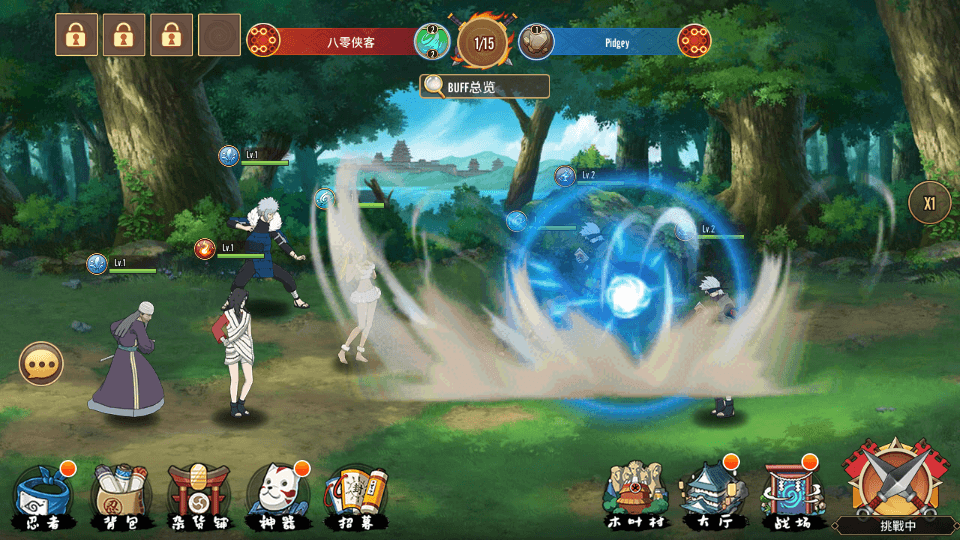Open the 神器 fox mask menu

[276, 495]
